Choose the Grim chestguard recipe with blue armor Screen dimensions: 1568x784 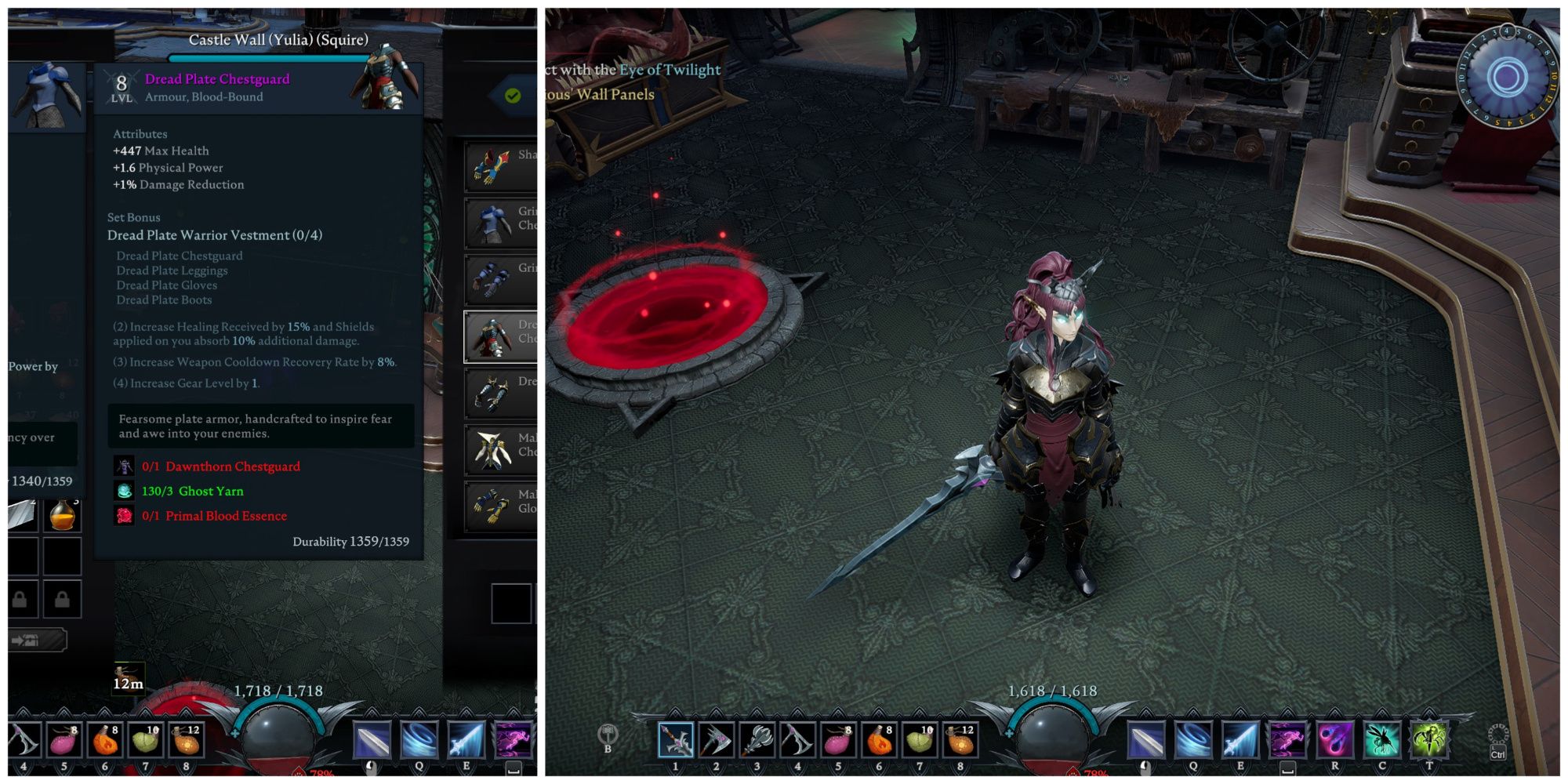tap(500, 223)
